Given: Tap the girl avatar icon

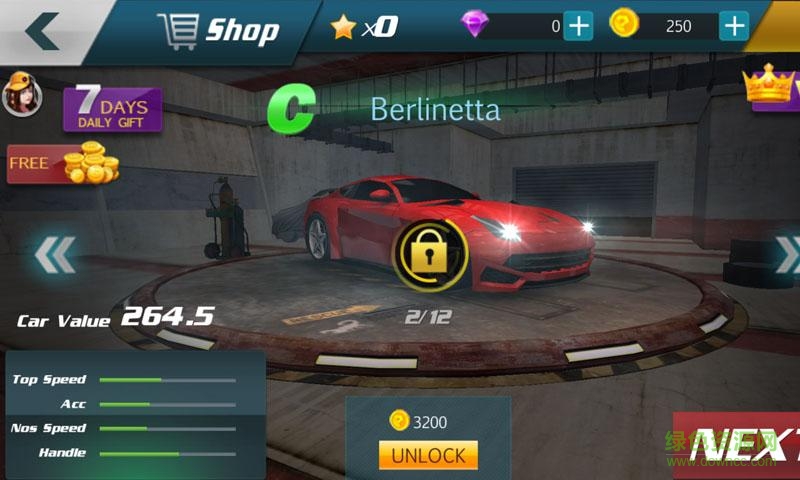Looking at the screenshot, I should (20, 96).
